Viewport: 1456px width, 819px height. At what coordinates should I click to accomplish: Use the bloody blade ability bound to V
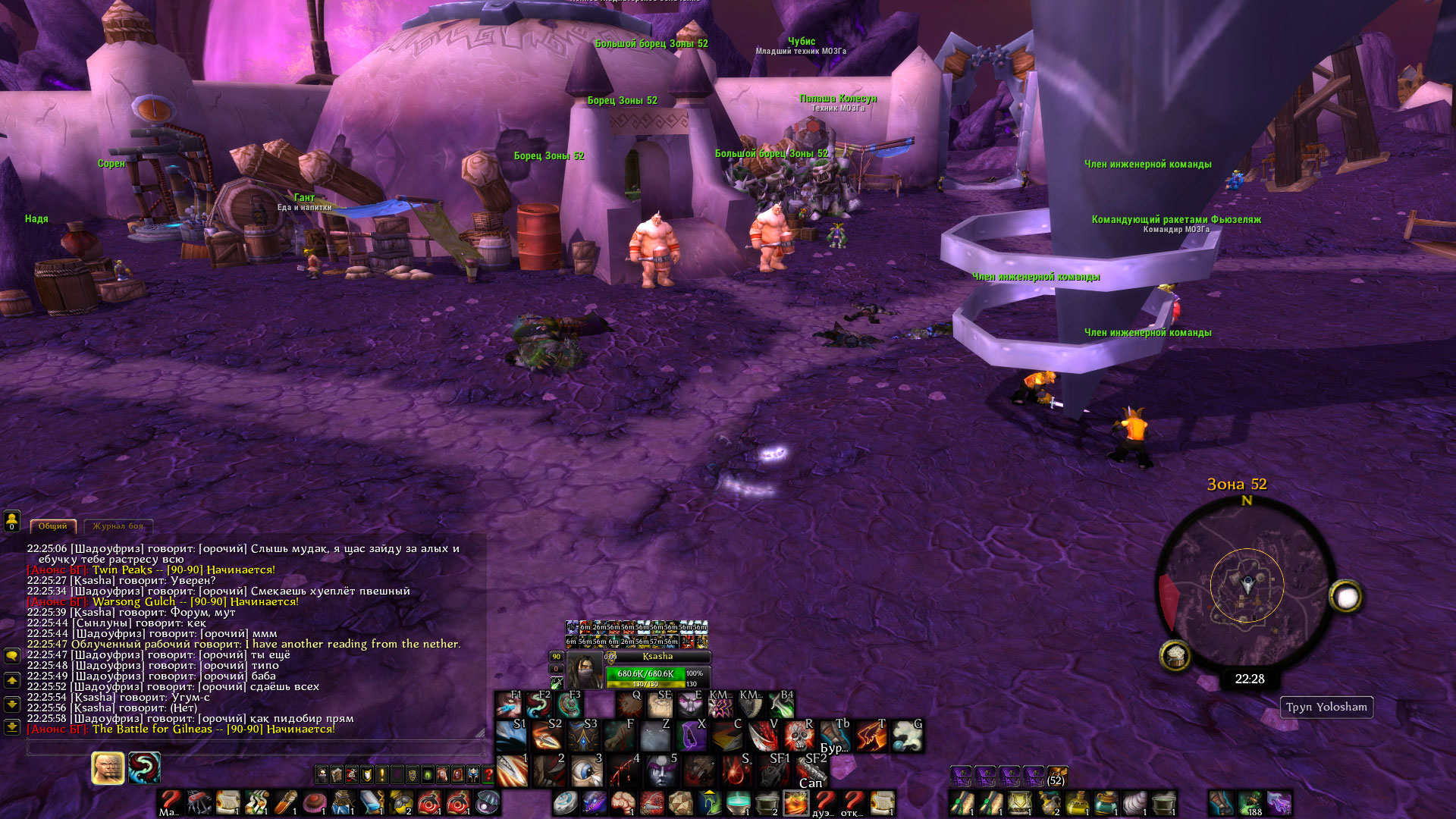point(762,736)
